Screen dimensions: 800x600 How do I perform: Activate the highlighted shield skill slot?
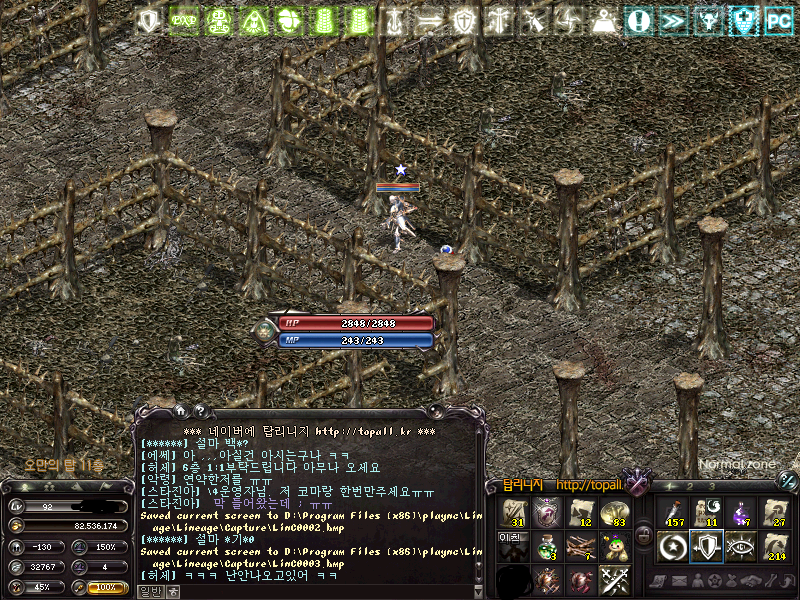[707, 546]
